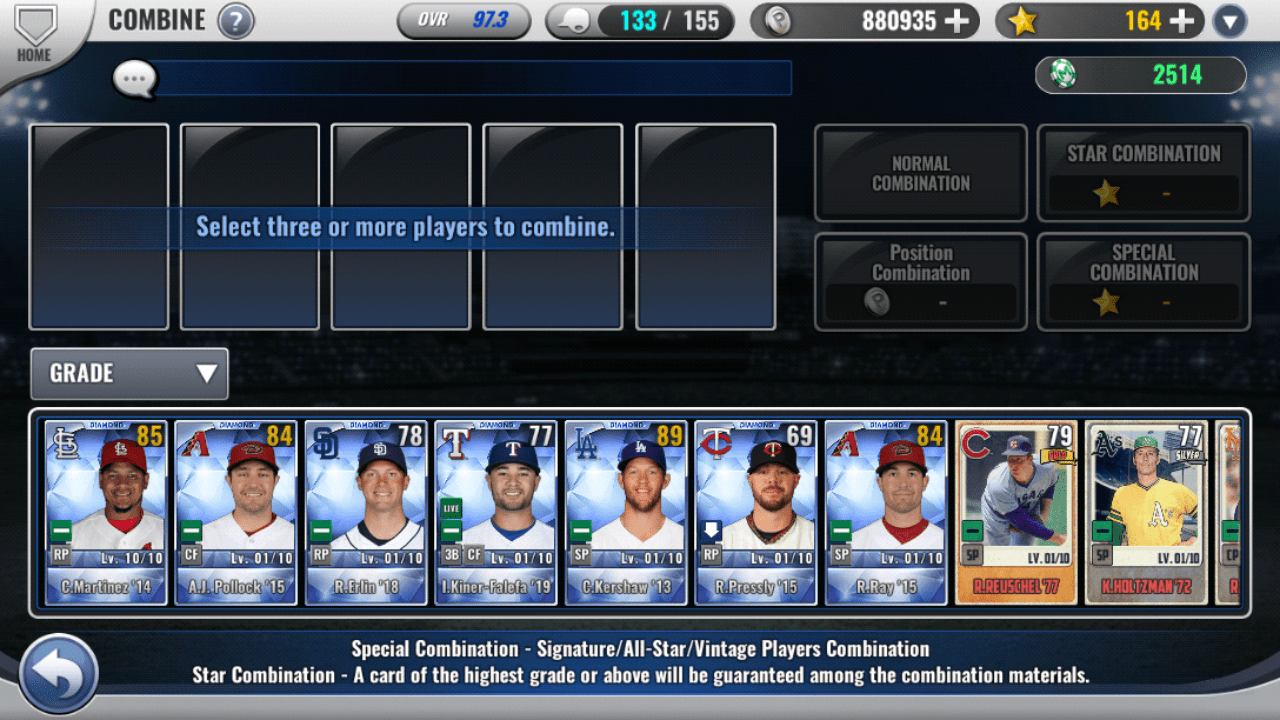Click the plus icon beside the star count
The image size is (1280, 720).
click(x=1183, y=19)
